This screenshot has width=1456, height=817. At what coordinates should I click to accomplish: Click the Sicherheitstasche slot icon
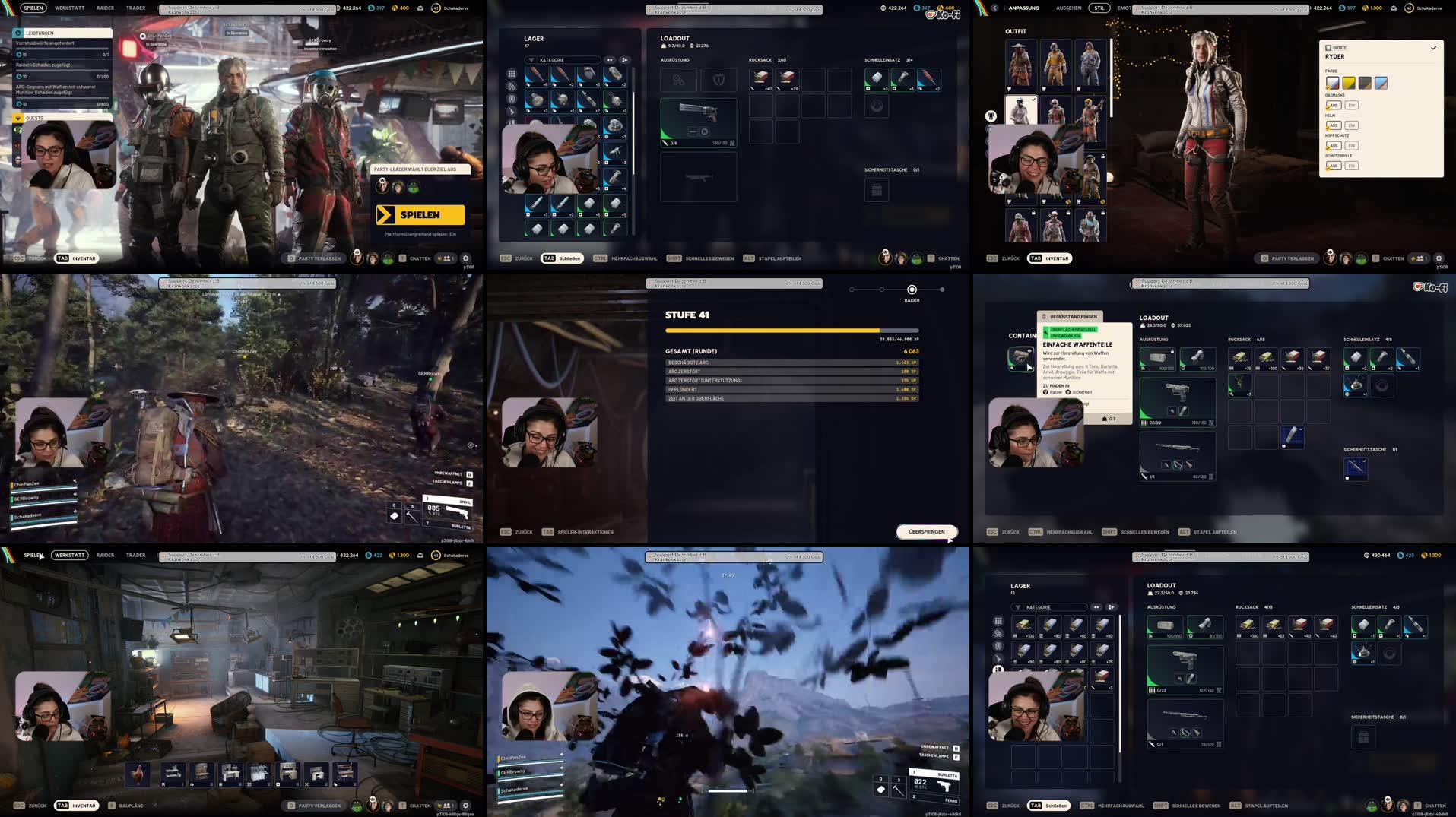(877, 190)
